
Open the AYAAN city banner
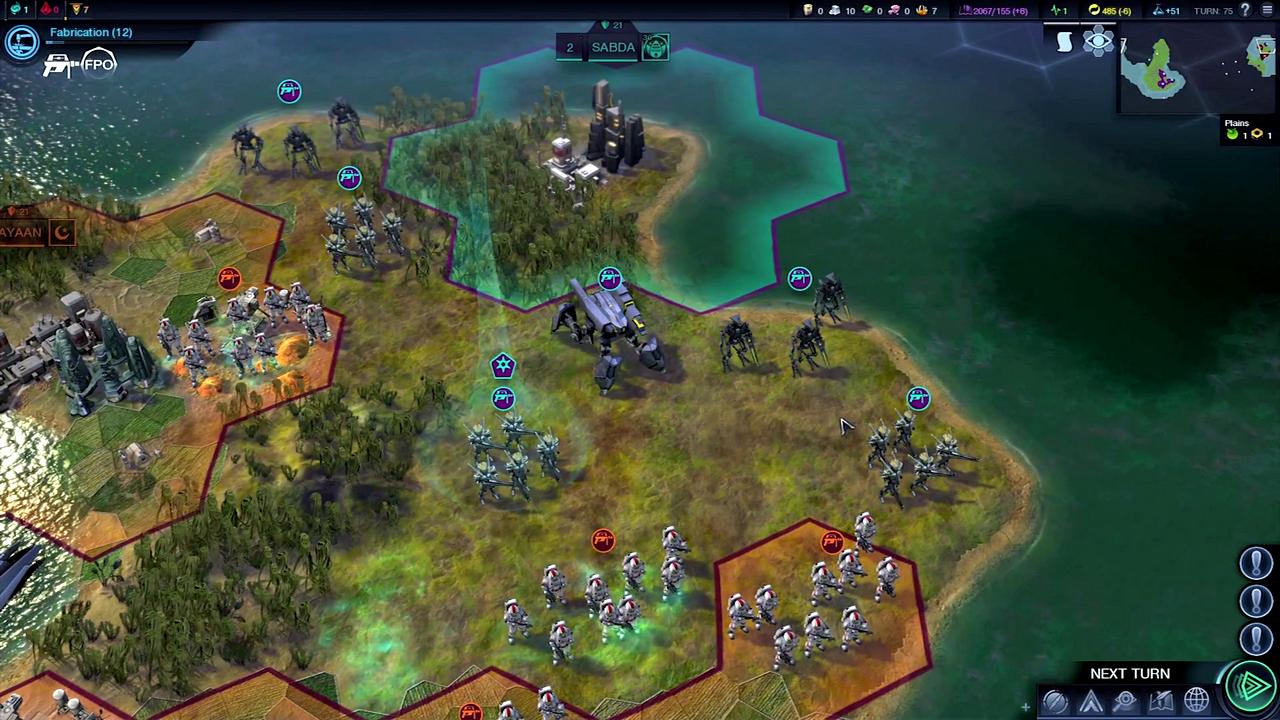22,233
